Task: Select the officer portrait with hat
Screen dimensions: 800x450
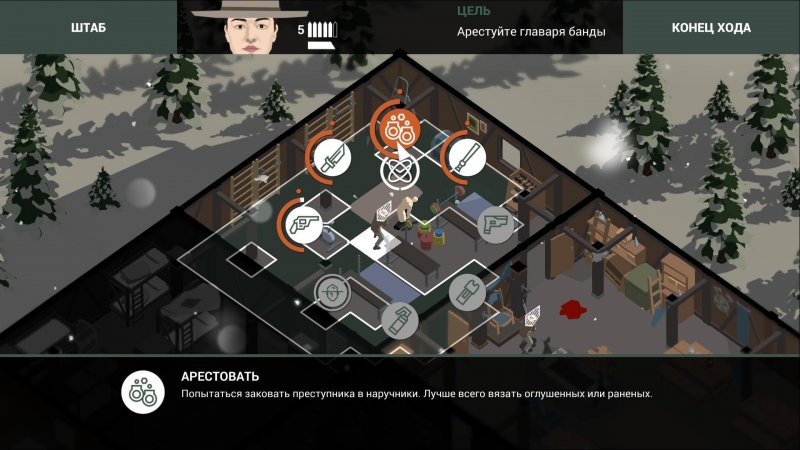Action: (x=249, y=27)
